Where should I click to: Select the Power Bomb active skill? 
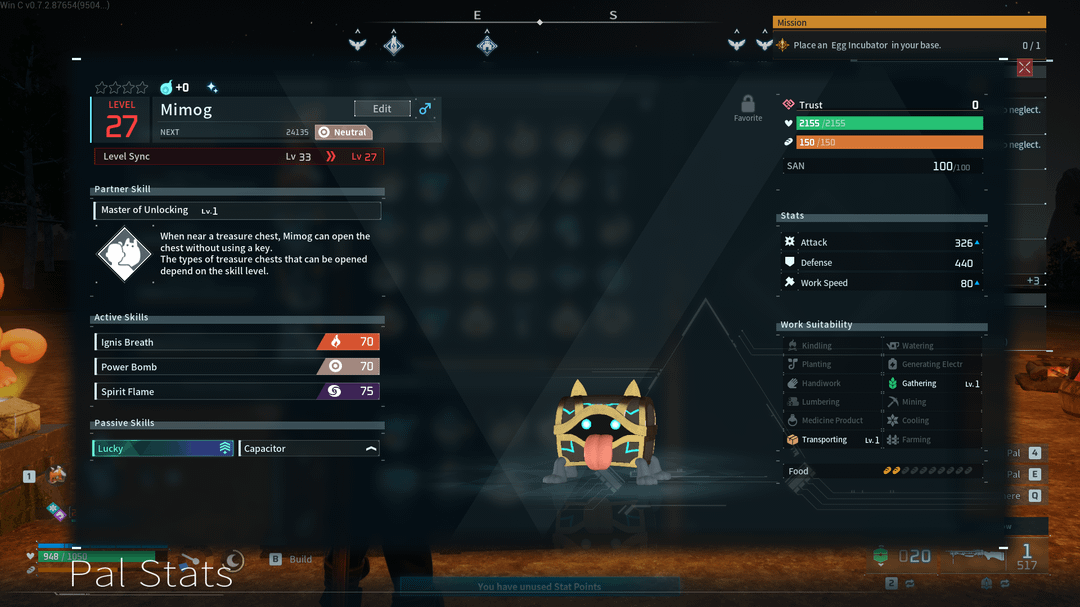[x=237, y=367]
